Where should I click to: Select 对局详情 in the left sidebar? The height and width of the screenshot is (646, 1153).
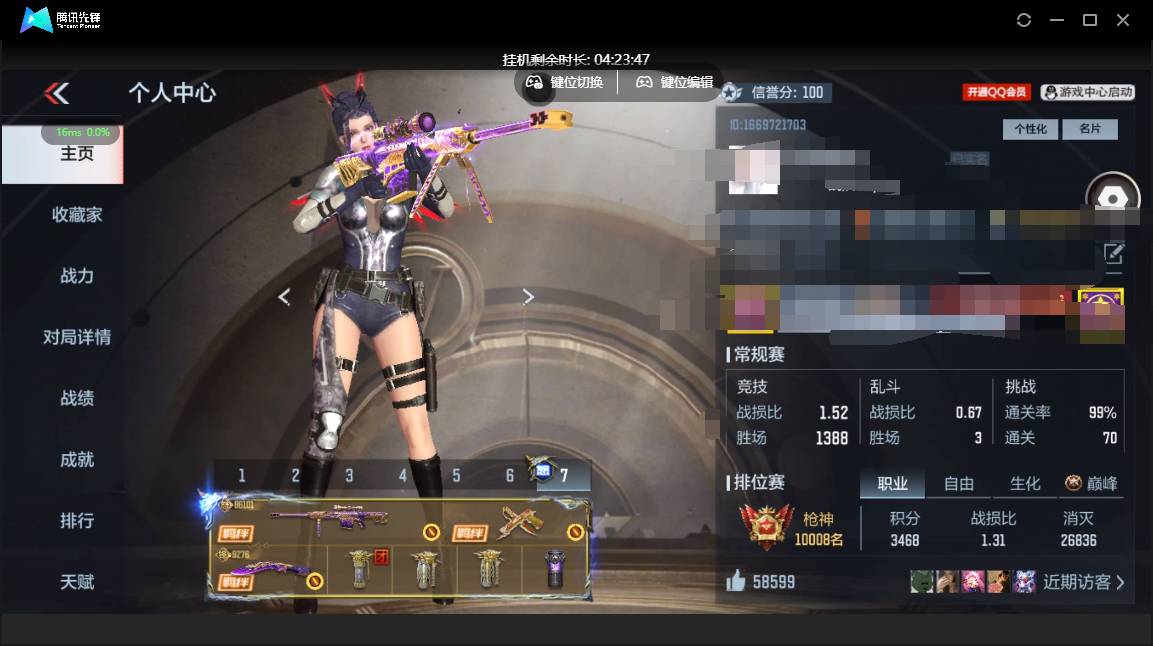click(77, 337)
